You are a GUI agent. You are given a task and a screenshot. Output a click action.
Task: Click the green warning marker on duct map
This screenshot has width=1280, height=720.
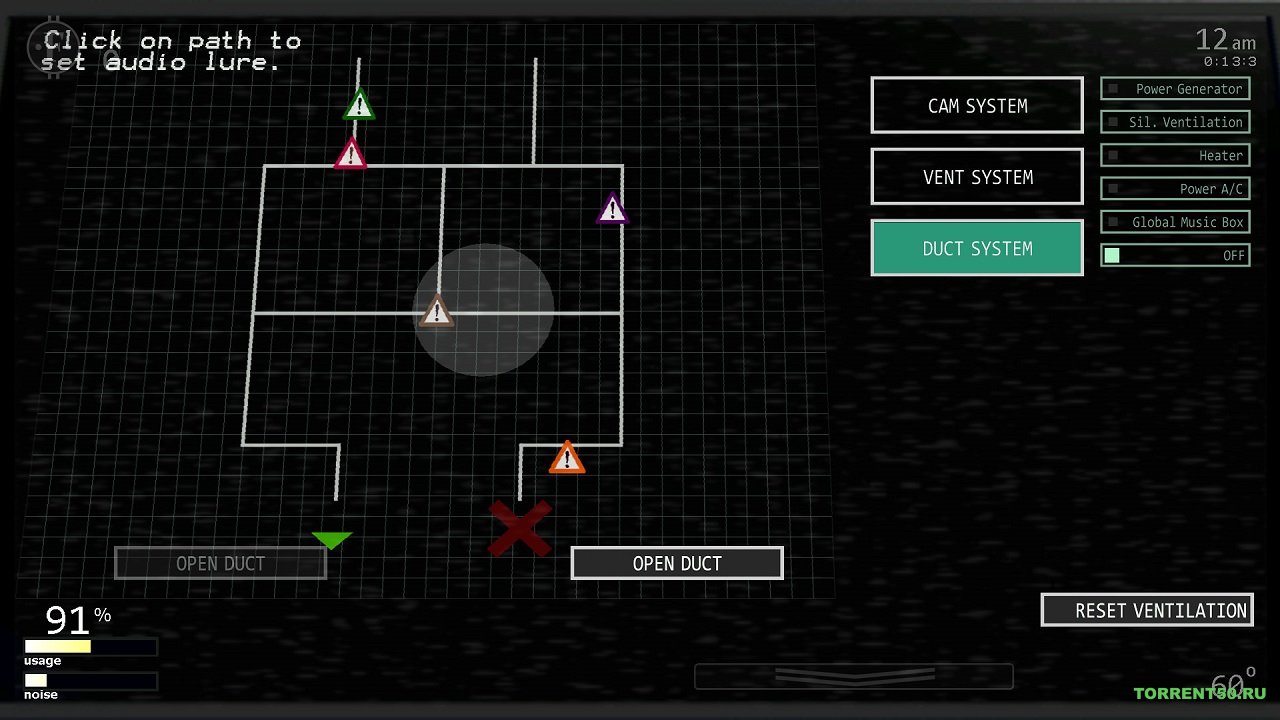[359, 105]
